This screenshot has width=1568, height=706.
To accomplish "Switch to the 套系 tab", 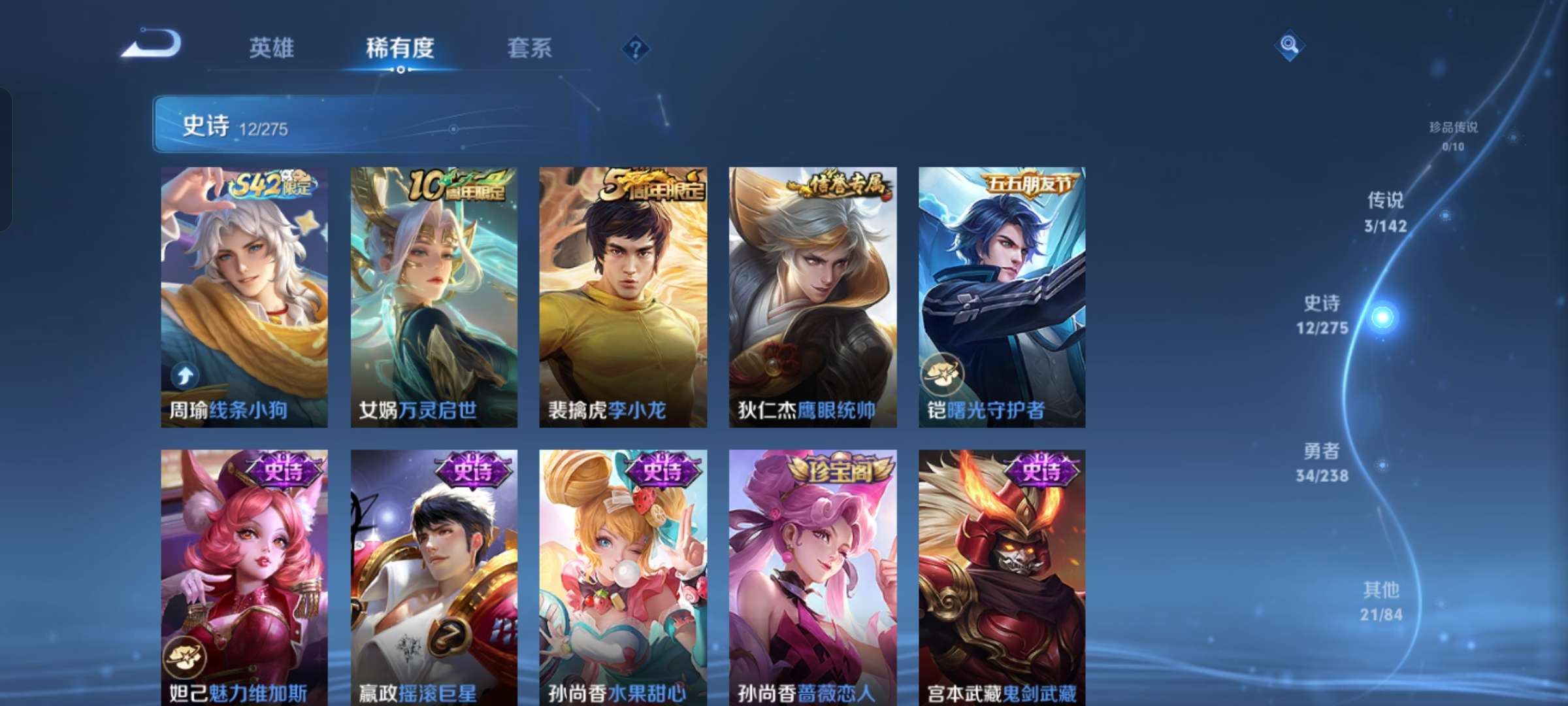I will pyautogui.click(x=531, y=48).
